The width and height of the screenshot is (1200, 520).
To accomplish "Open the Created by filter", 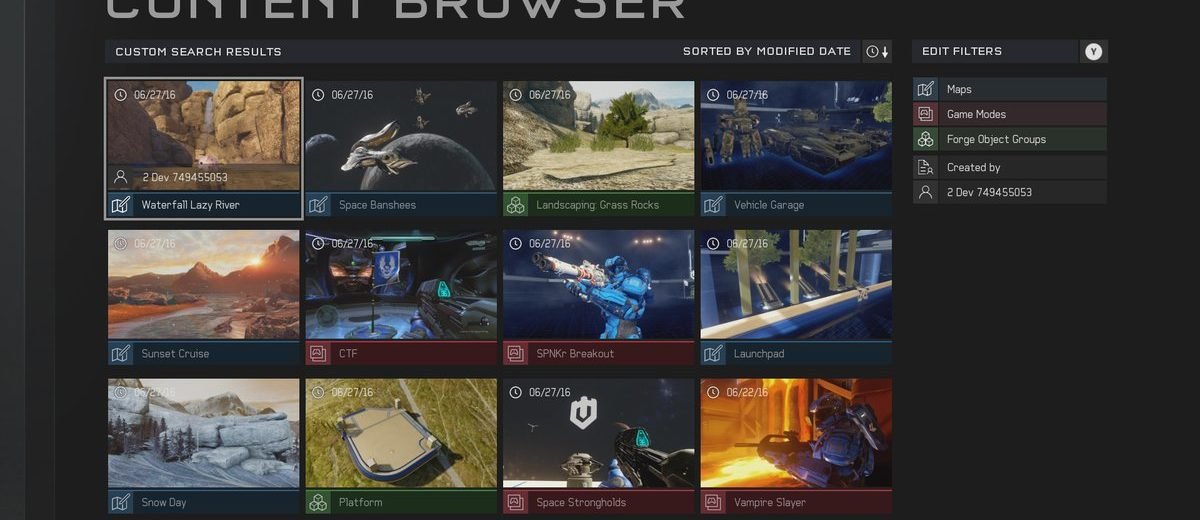I will pos(1009,167).
